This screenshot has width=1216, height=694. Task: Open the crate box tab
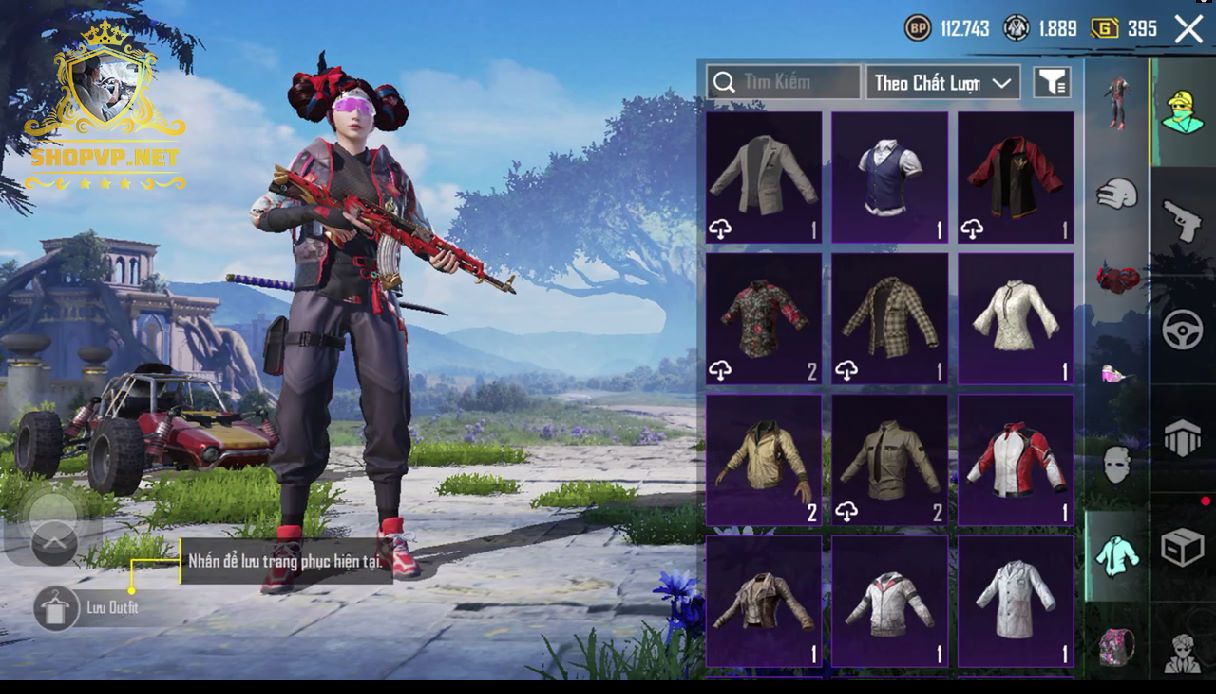(1182, 547)
